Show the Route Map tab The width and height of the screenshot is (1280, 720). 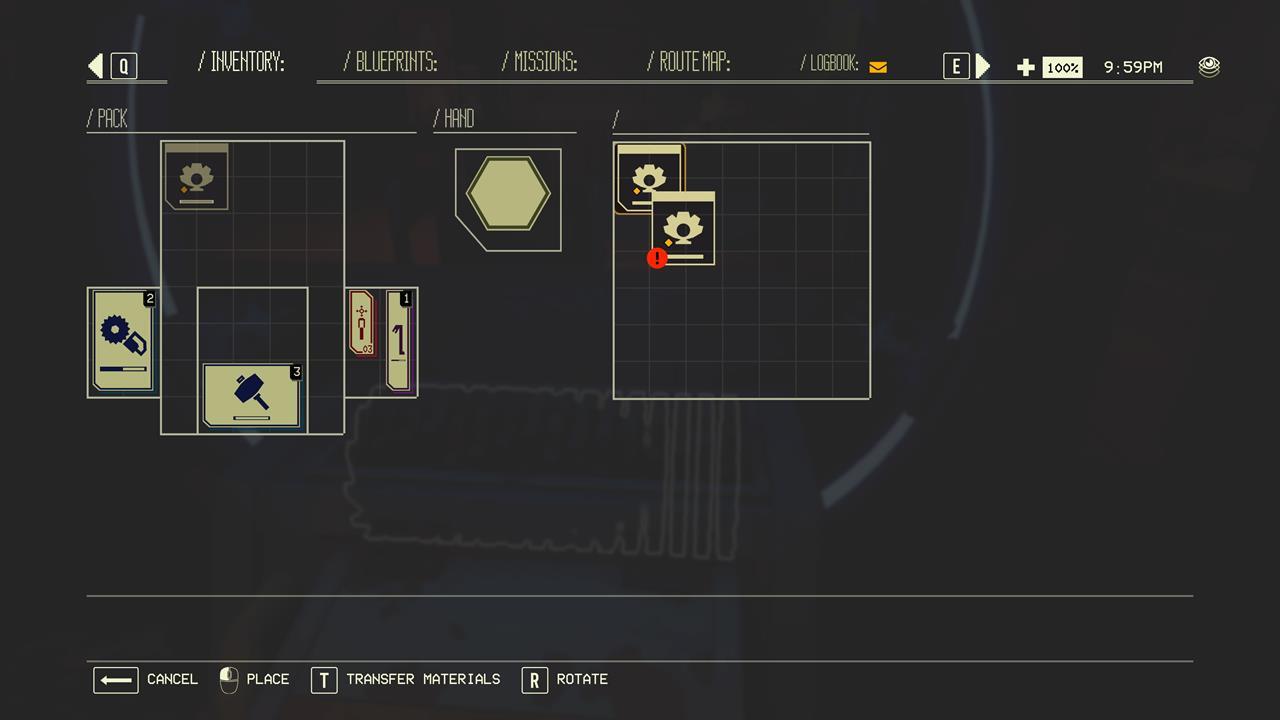(689, 63)
